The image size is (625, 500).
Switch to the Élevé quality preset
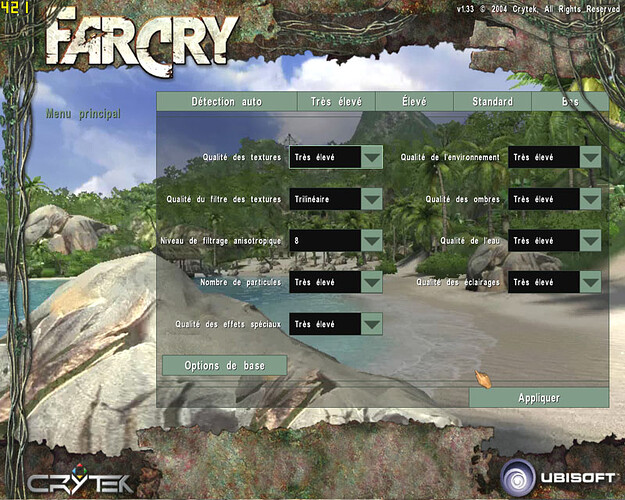click(x=414, y=101)
